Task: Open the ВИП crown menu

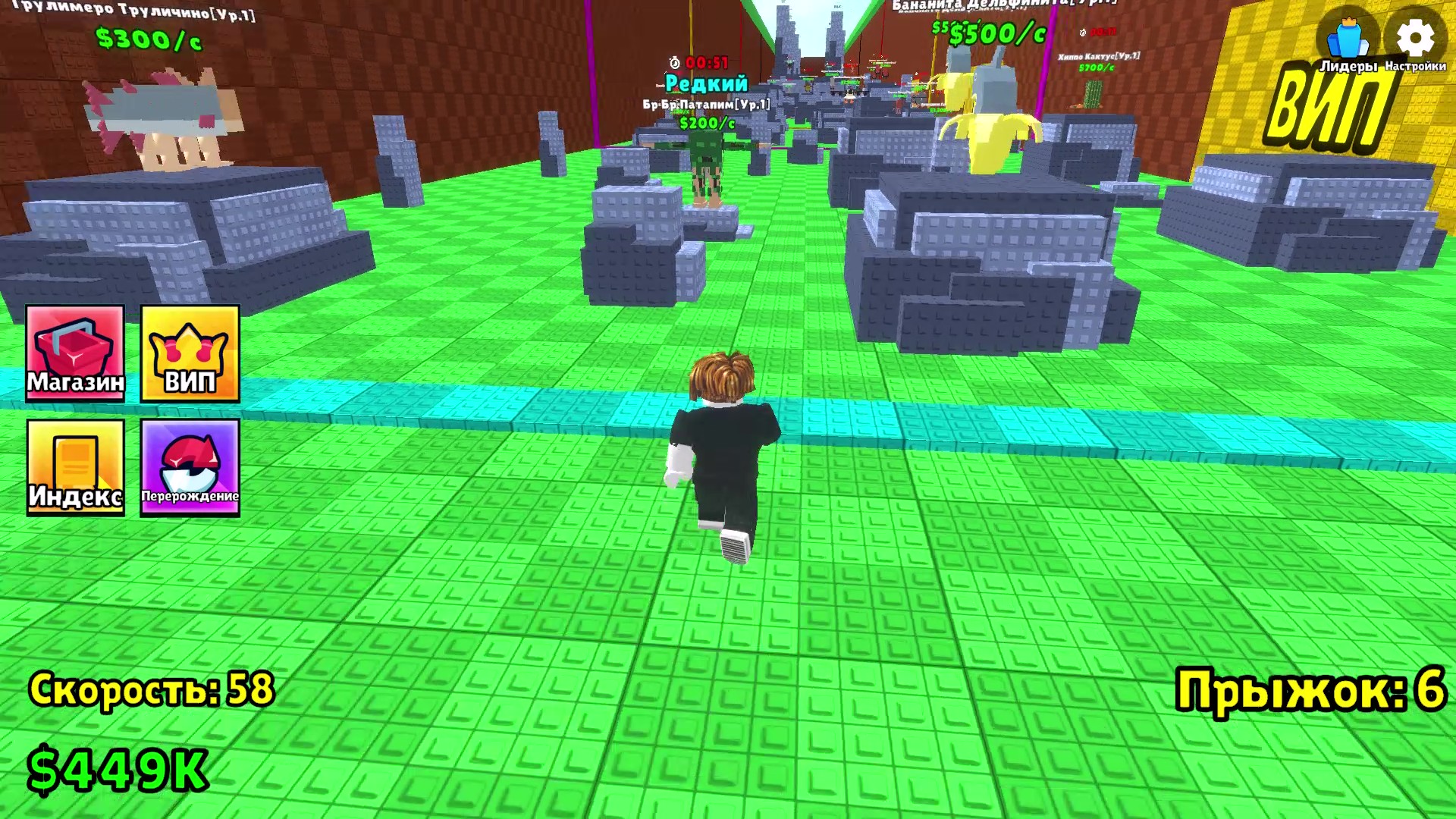Action: [x=190, y=353]
